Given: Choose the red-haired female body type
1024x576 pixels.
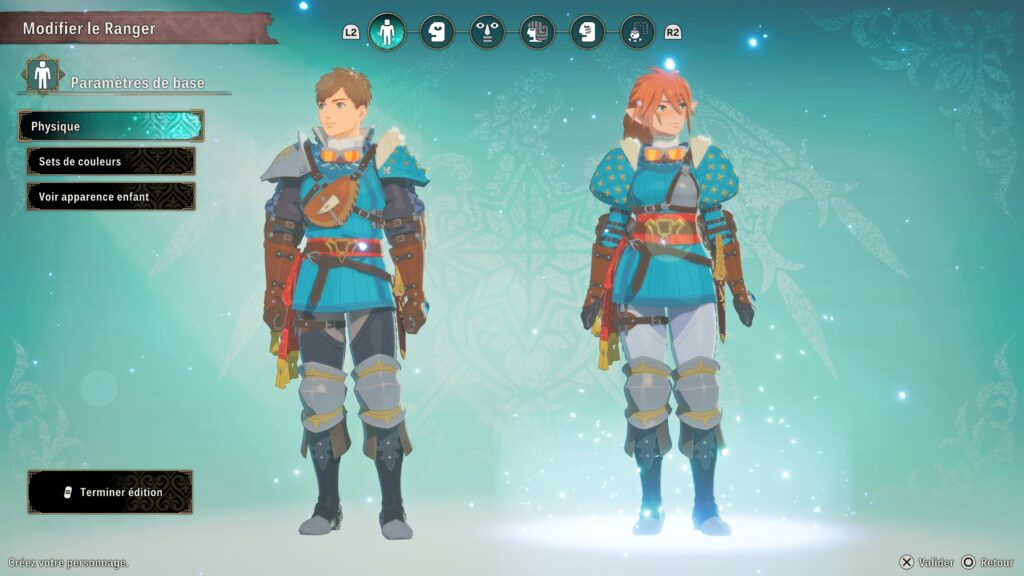Looking at the screenshot, I should 667,300.
